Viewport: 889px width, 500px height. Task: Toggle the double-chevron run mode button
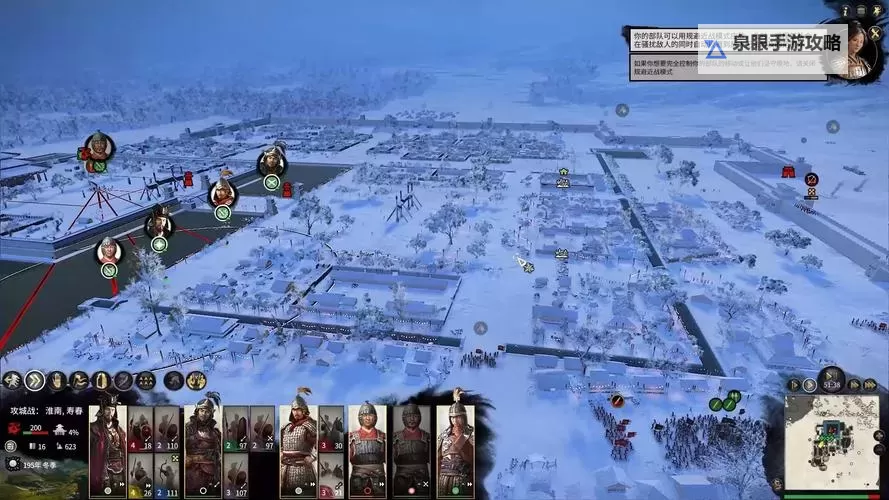[x=34, y=380]
